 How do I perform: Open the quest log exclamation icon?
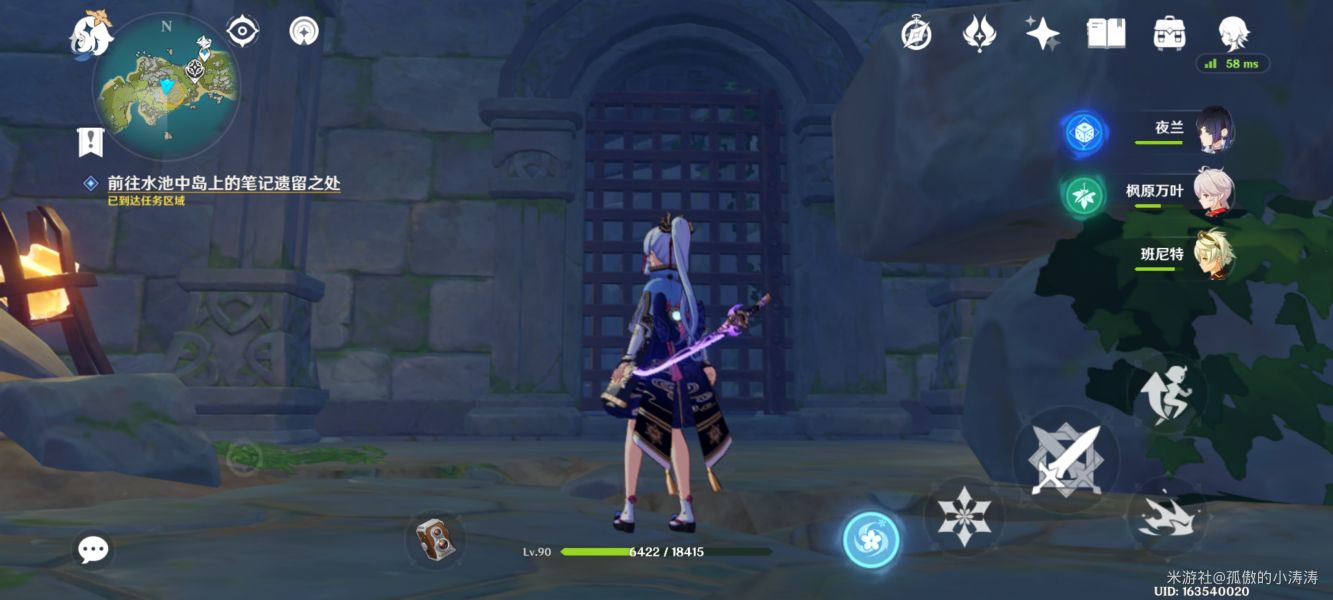[91, 142]
